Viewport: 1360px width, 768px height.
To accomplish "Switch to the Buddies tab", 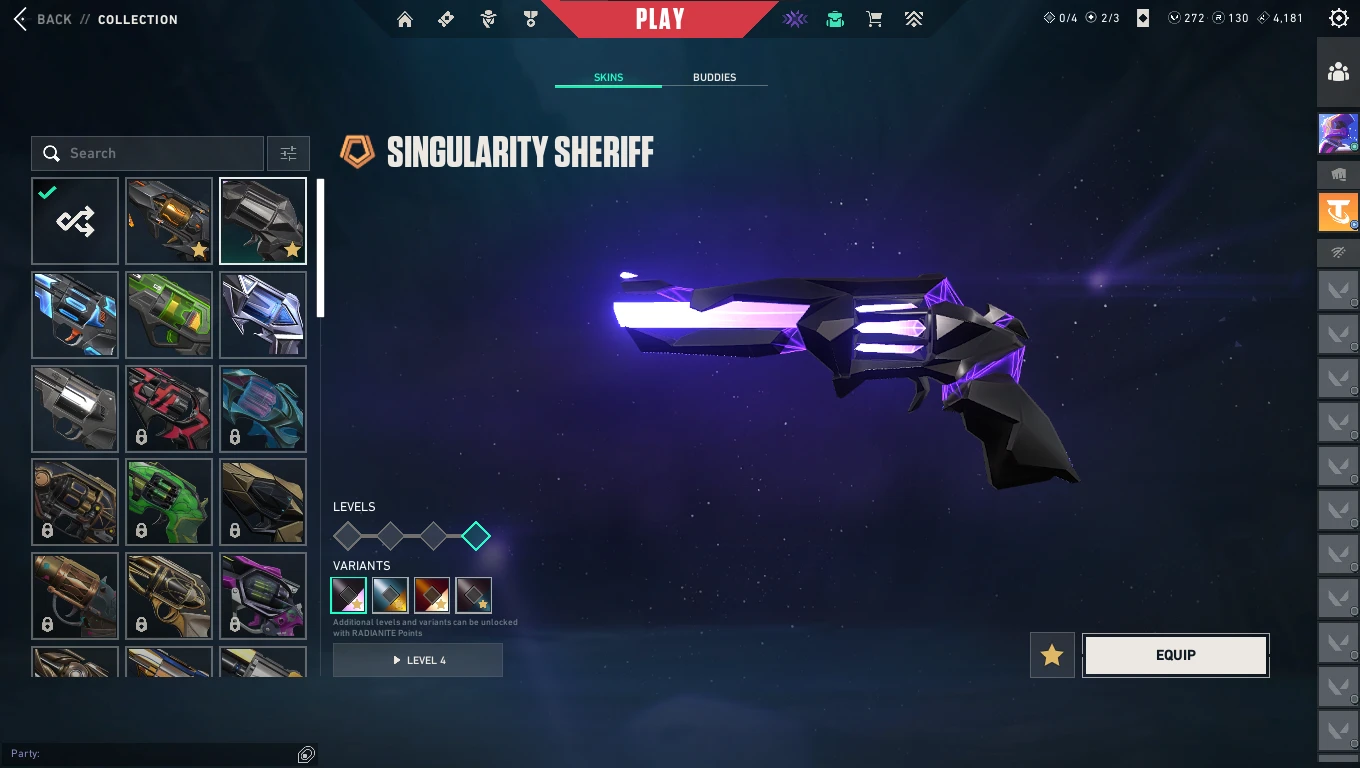I will [x=714, y=77].
